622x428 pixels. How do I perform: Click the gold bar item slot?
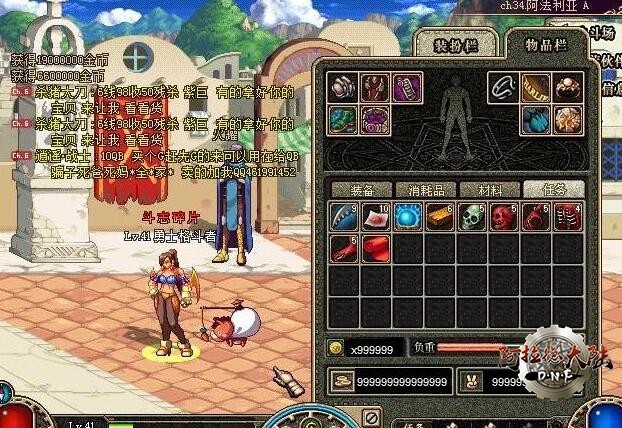[440, 217]
